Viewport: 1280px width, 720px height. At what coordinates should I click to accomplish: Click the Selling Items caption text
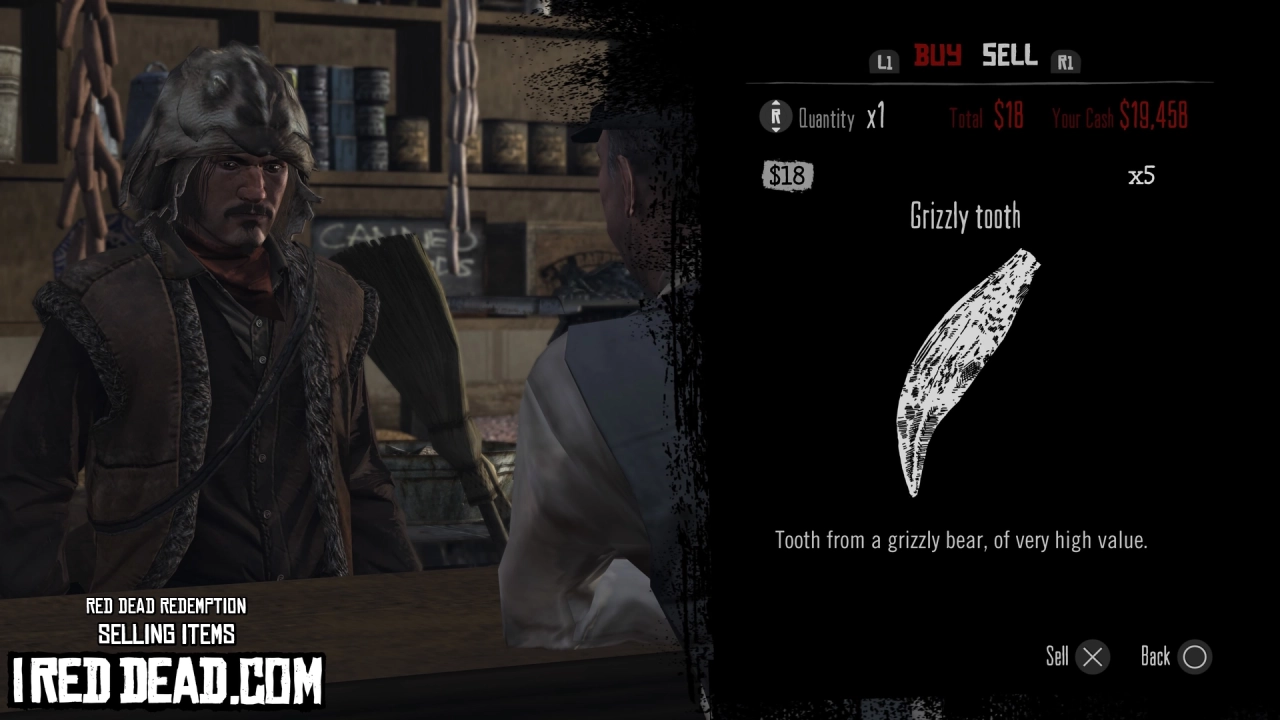pyautogui.click(x=167, y=633)
